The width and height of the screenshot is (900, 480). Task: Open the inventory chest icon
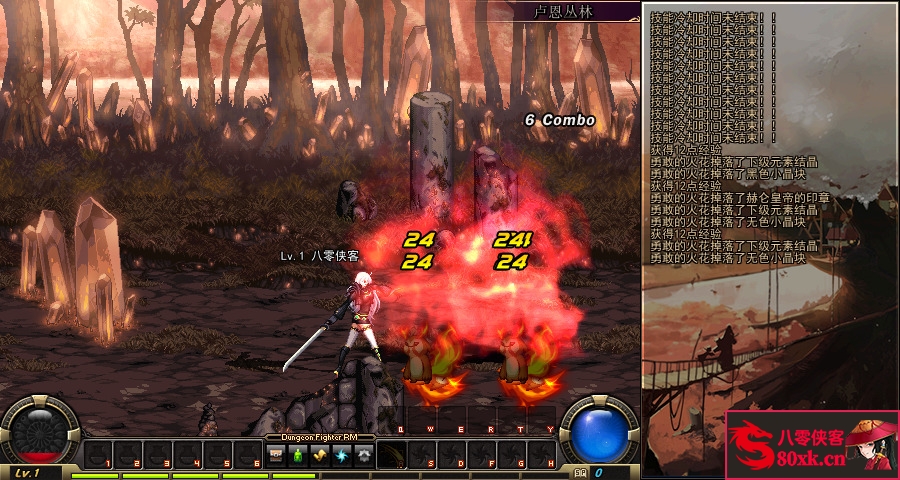coord(277,456)
